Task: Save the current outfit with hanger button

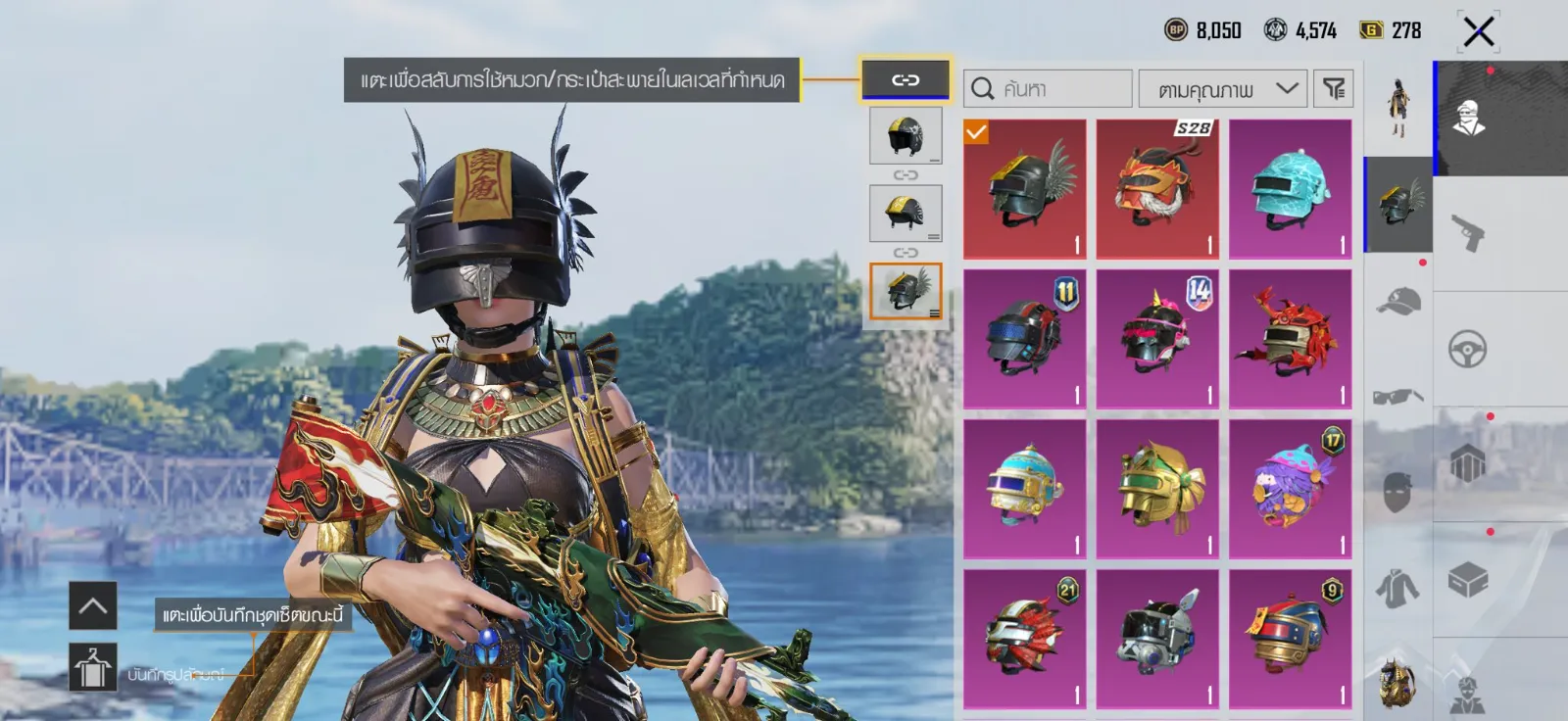Action: [93, 668]
